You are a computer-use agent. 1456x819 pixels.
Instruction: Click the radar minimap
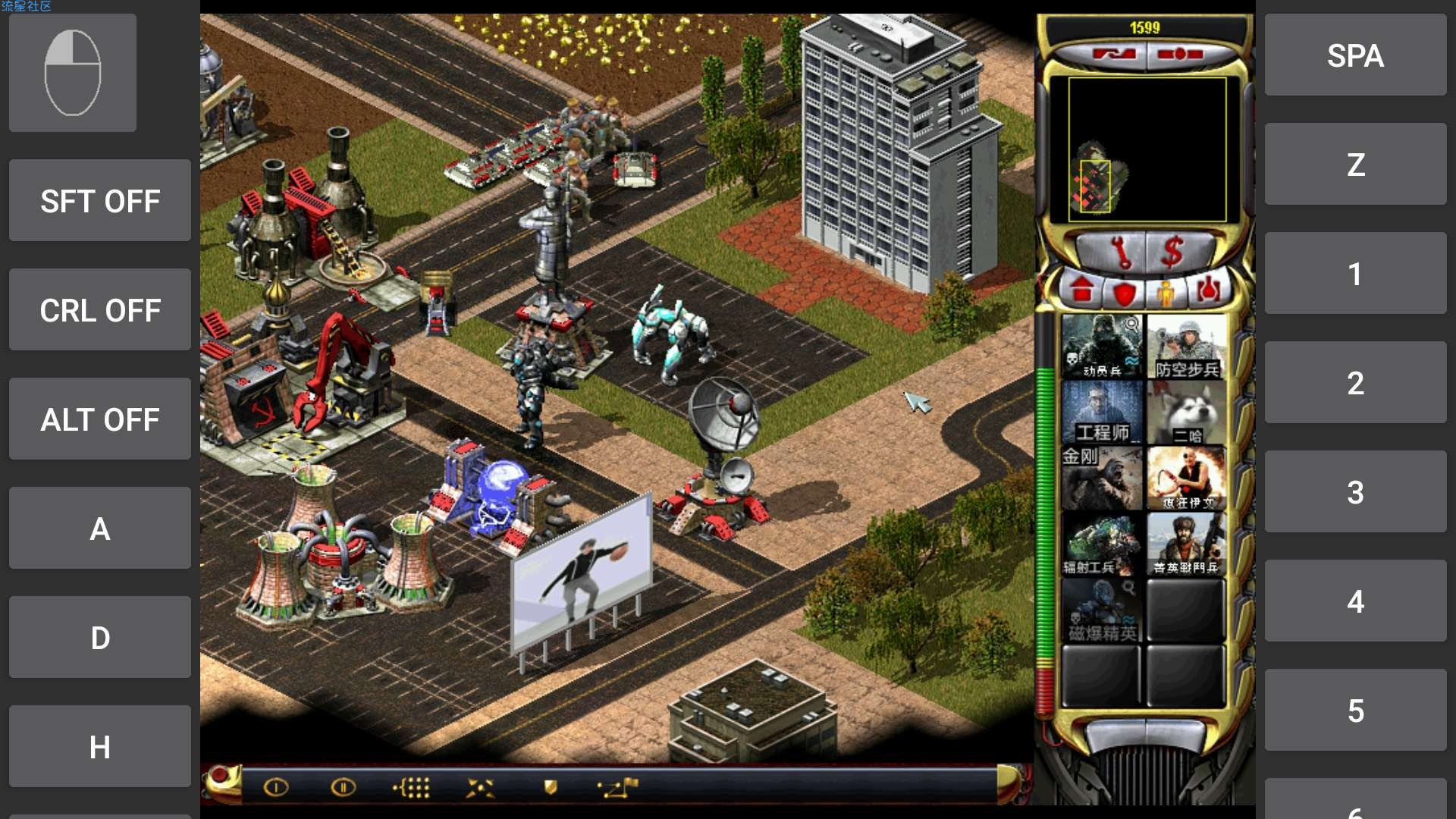click(x=1147, y=149)
